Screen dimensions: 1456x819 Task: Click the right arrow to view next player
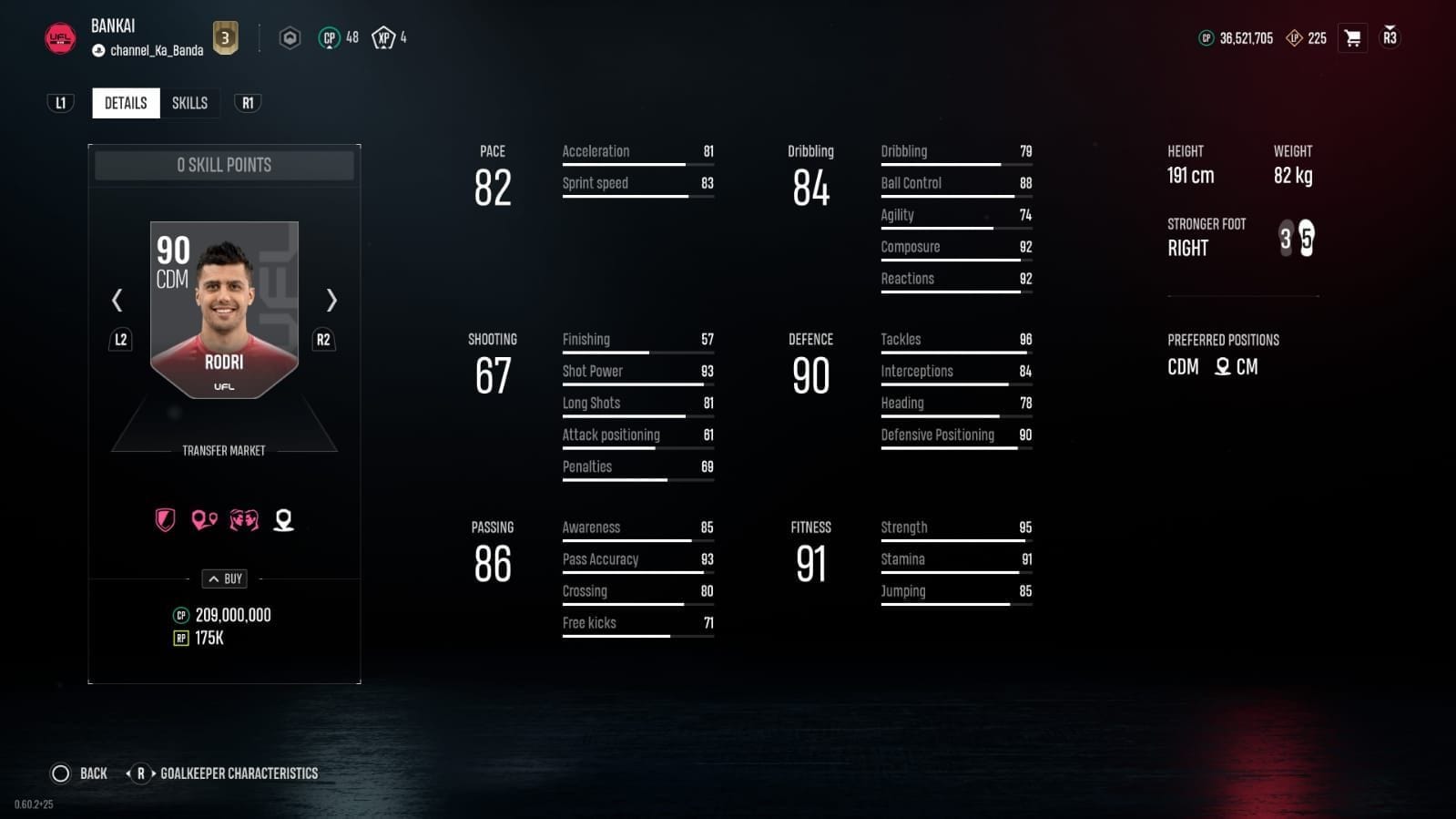tap(331, 301)
